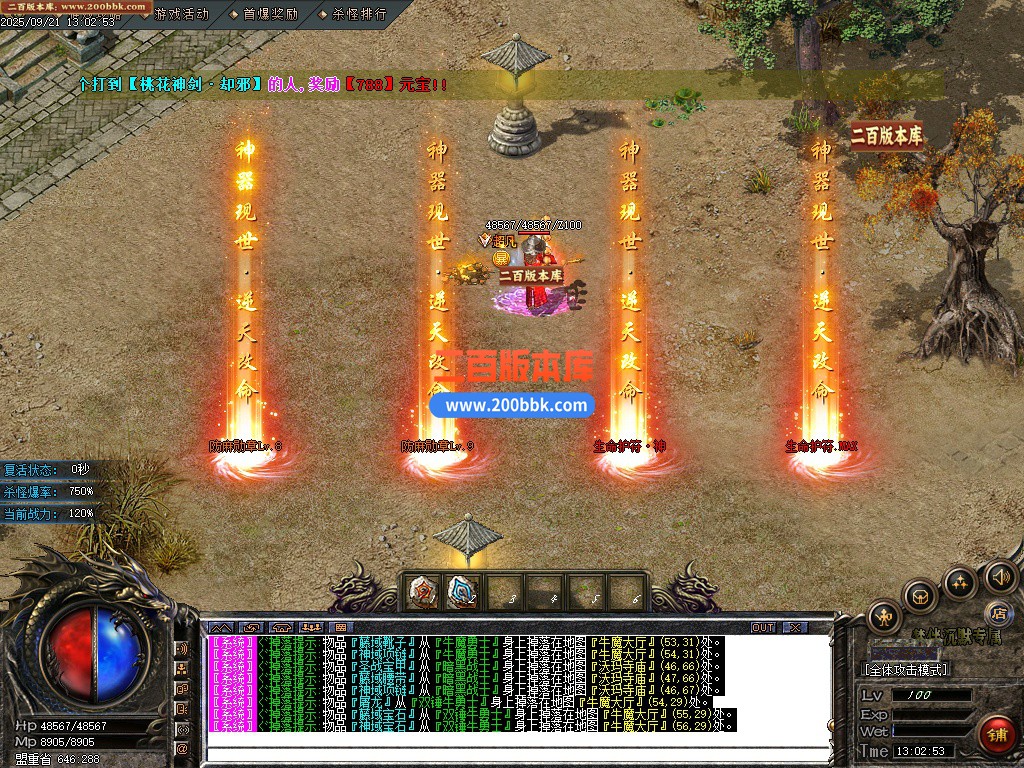1024x768 pixels.
Task: Click the red 铺 stall button
Action: (x=994, y=733)
